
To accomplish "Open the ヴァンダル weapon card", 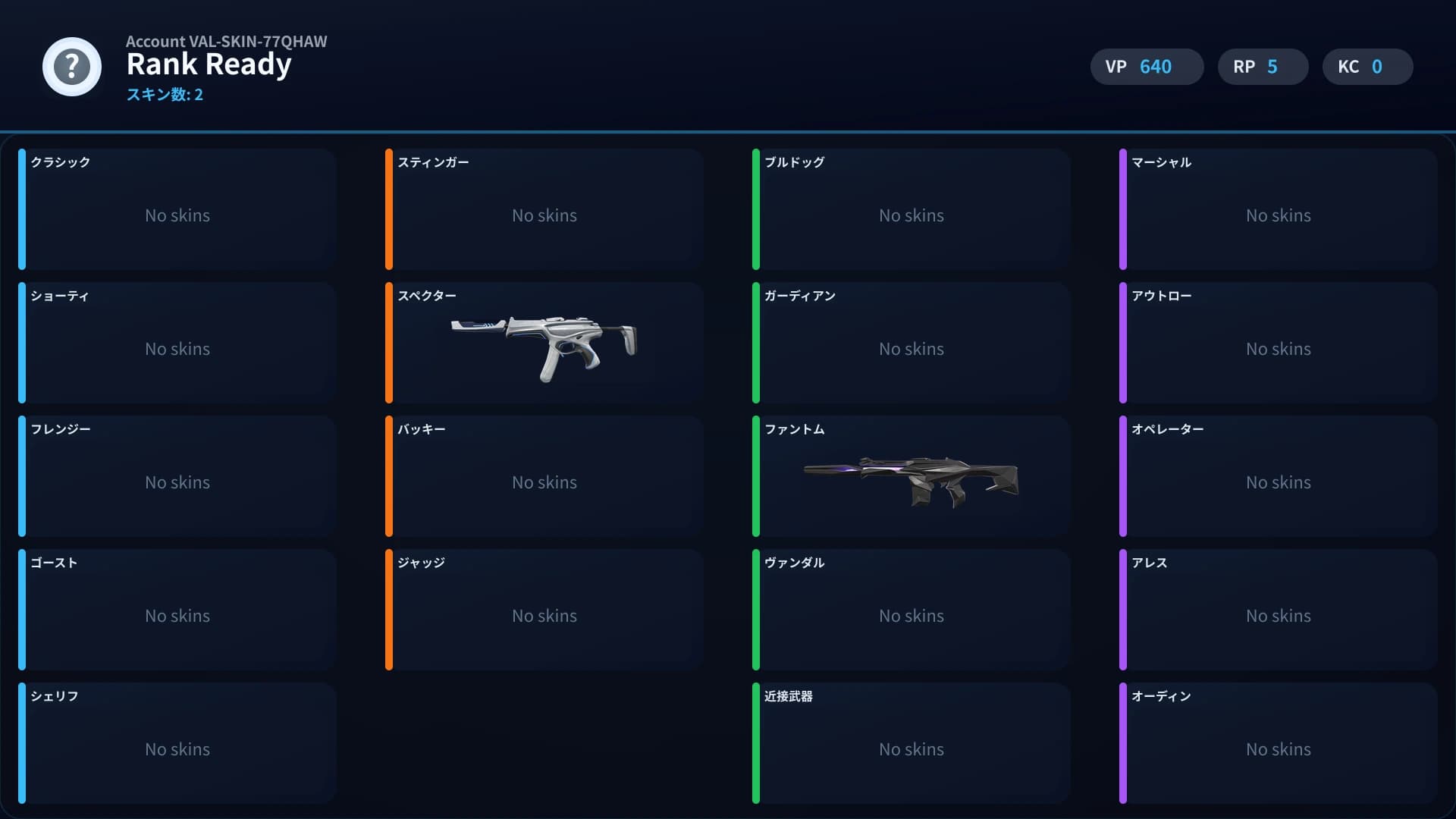I will click(x=910, y=610).
